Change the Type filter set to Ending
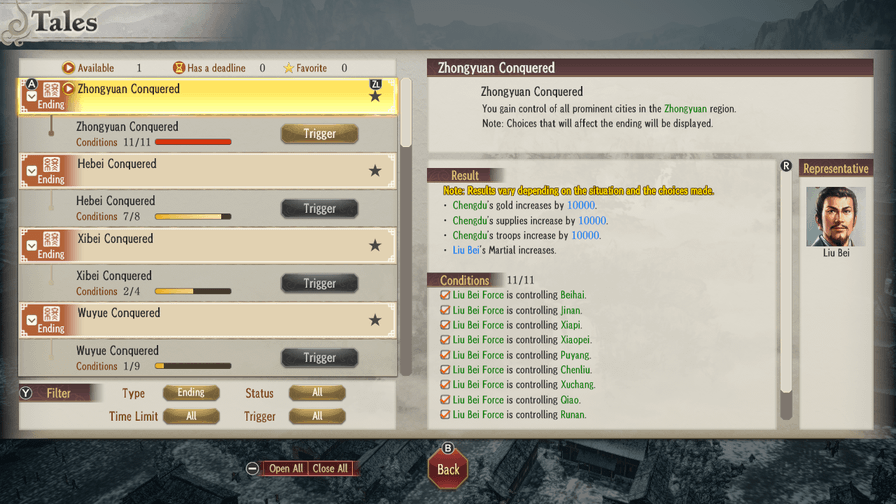 tap(191, 393)
